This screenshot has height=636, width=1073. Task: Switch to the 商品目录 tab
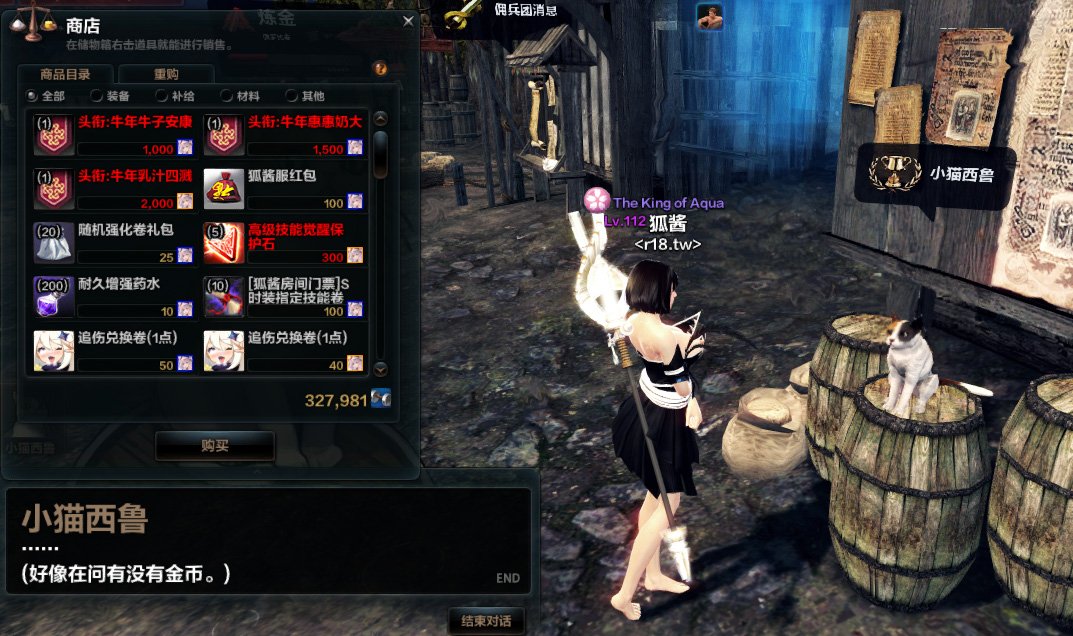click(x=65, y=74)
